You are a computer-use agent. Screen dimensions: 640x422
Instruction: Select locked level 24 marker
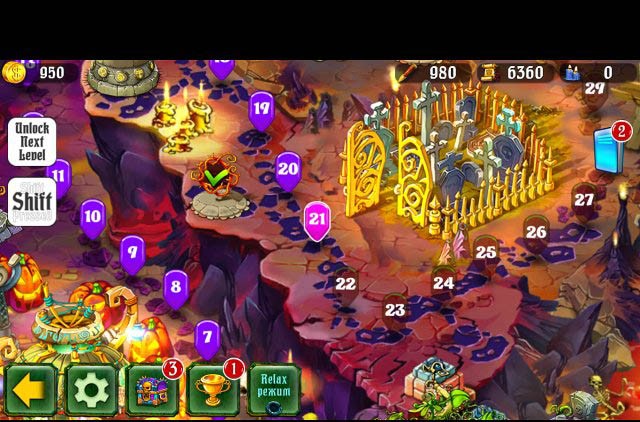[x=443, y=283]
